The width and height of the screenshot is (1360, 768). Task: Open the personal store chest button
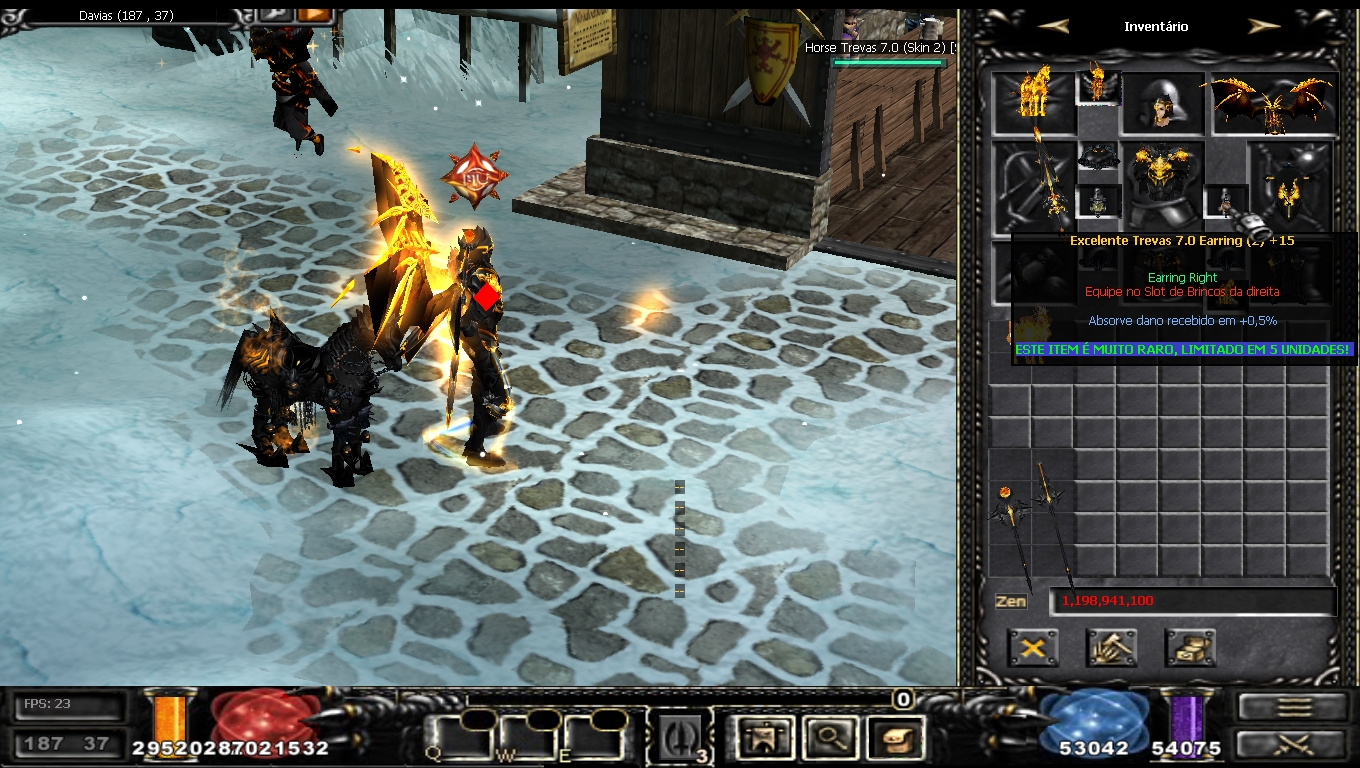(1190, 648)
